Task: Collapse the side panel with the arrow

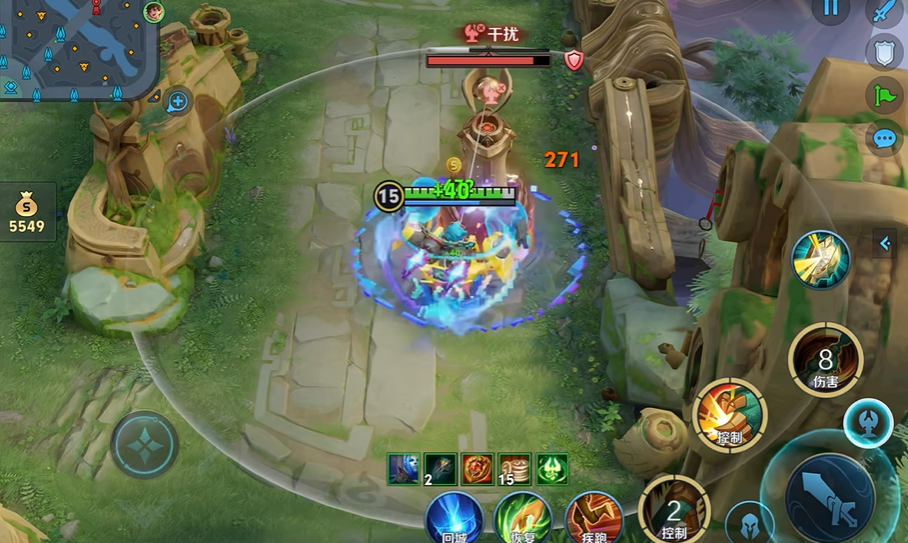Action: coord(884,243)
